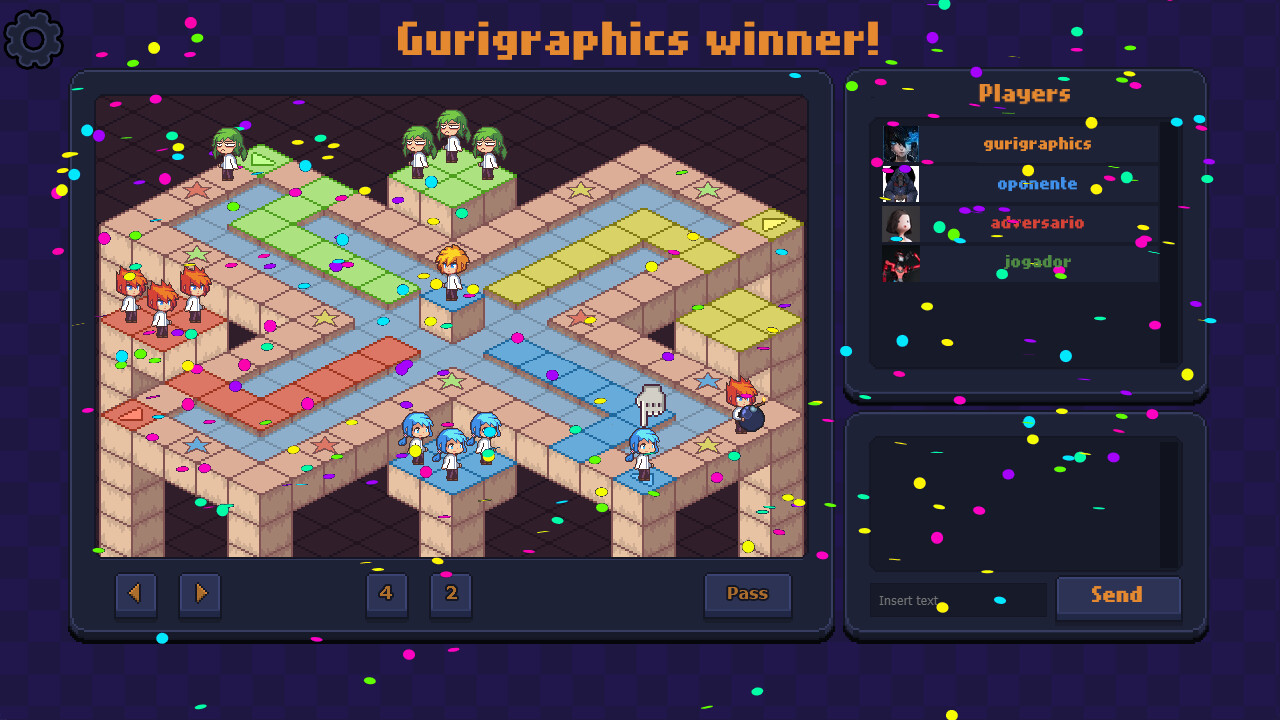1280x720 pixels.
Task: Select the die showing 4
Action: coord(387,594)
